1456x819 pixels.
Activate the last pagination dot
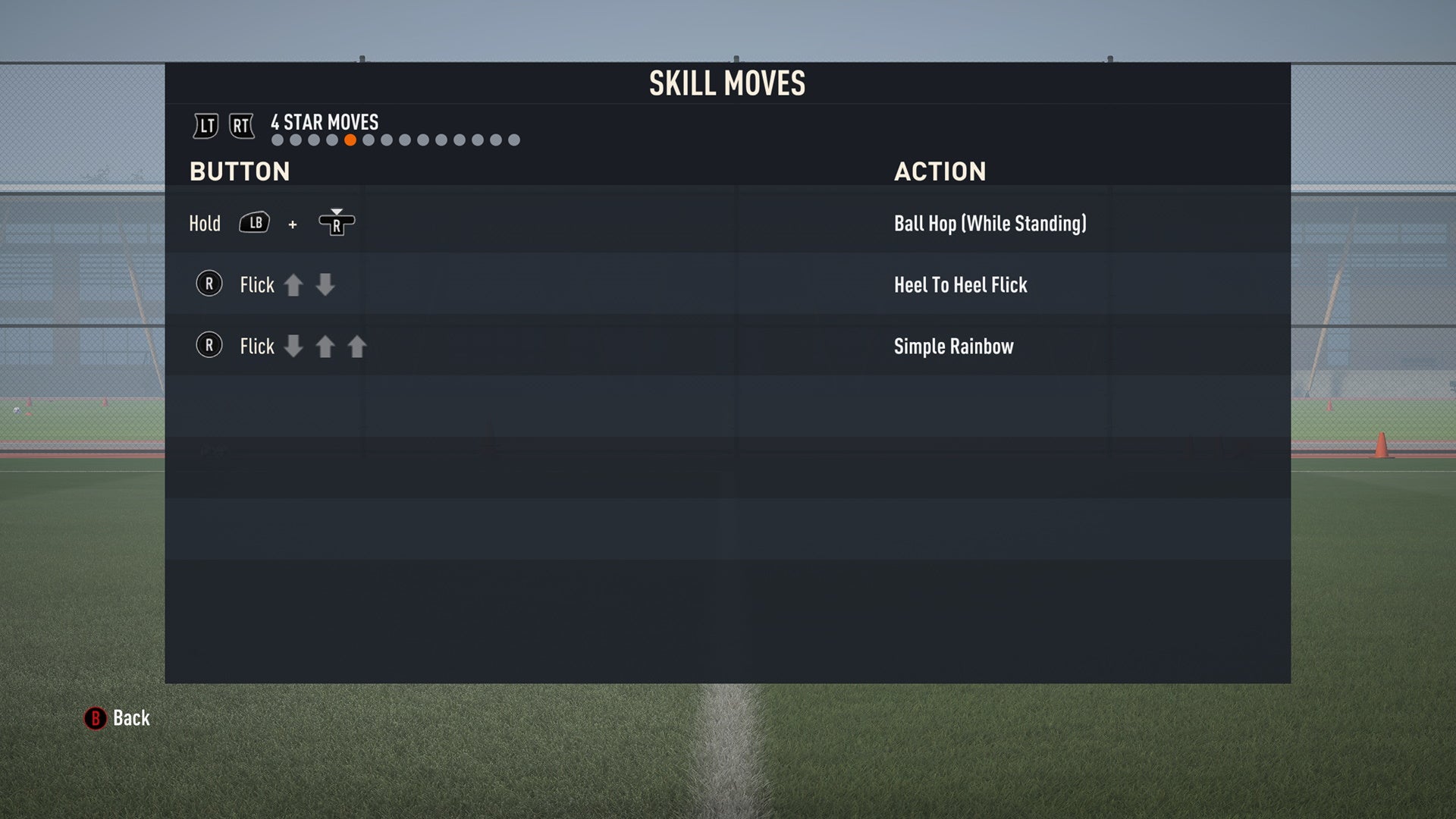[x=513, y=140]
